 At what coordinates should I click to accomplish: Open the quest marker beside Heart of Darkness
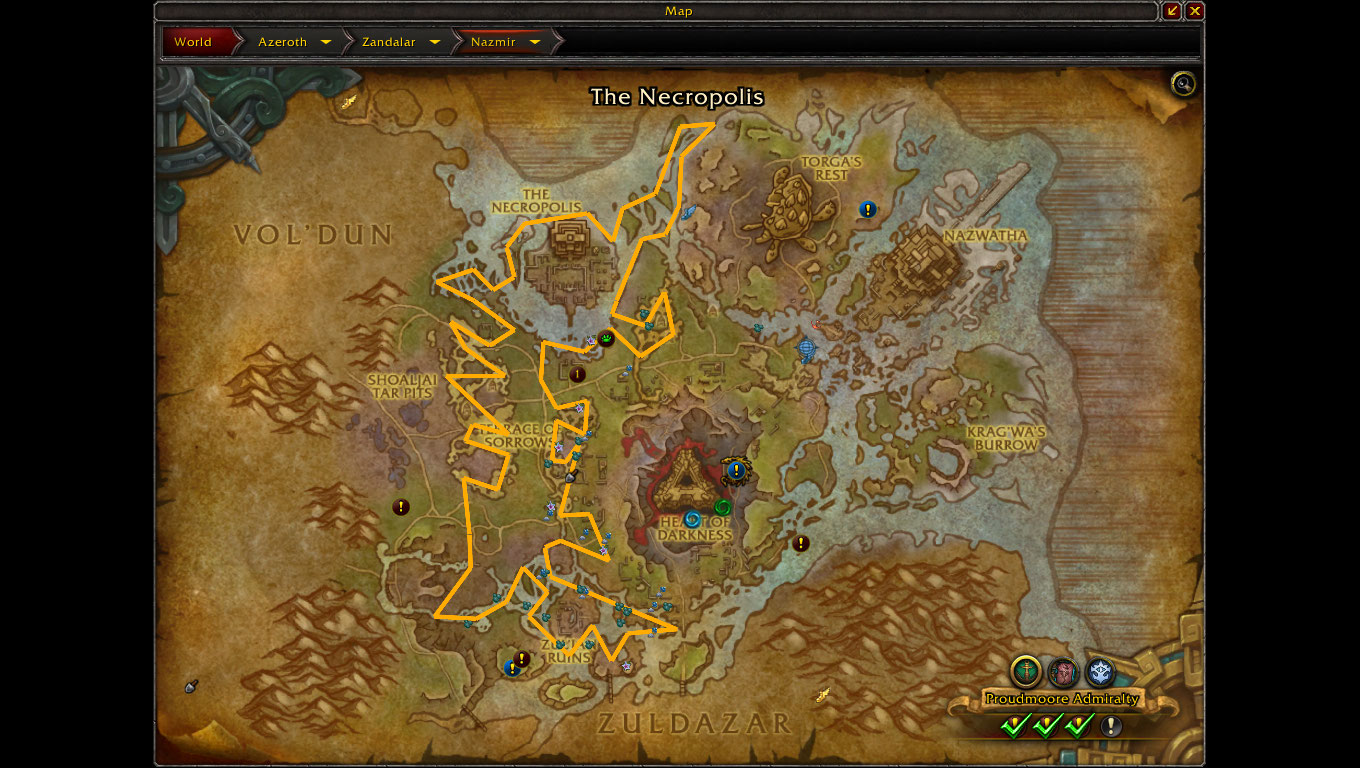tap(737, 469)
